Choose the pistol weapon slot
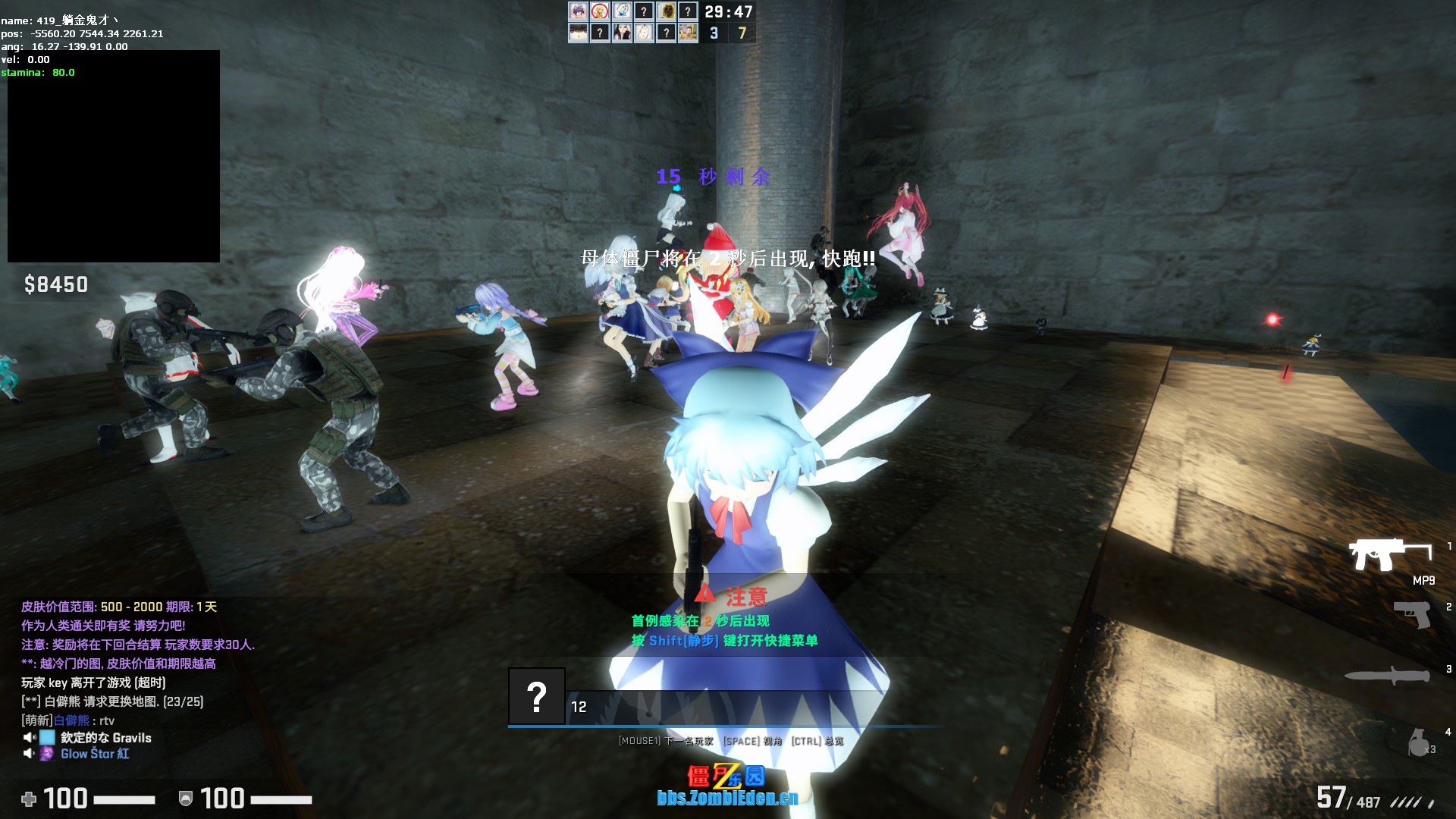The height and width of the screenshot is (819, 1456). 1412,614
